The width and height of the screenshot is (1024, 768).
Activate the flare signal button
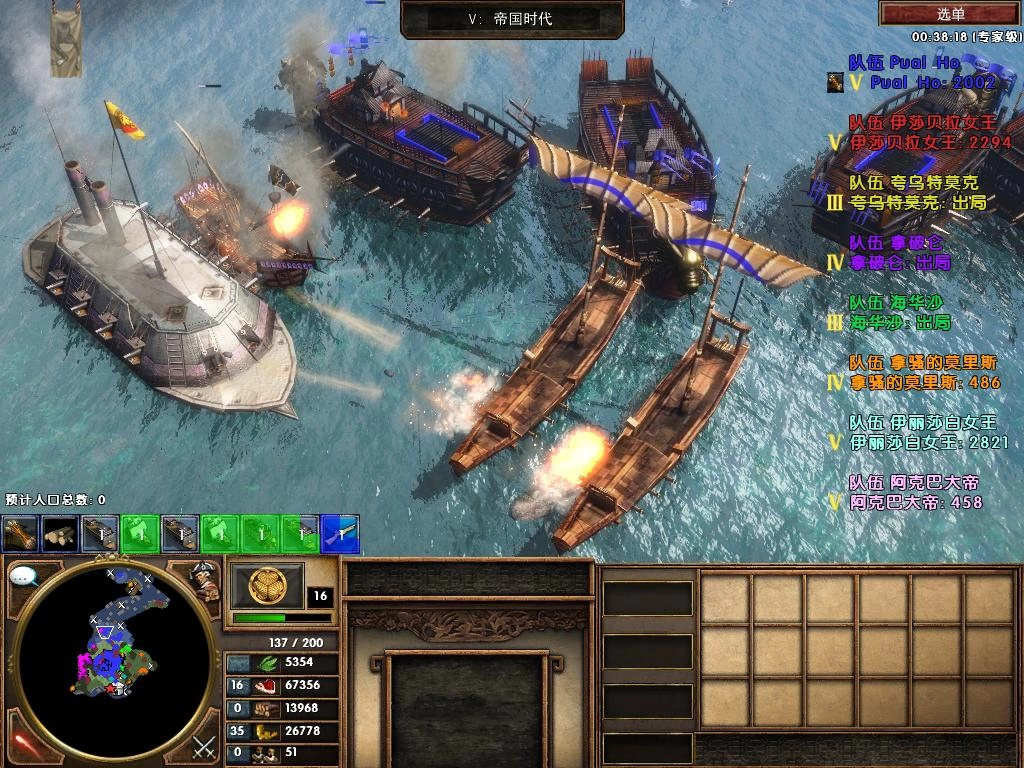[x=22, y=744]
